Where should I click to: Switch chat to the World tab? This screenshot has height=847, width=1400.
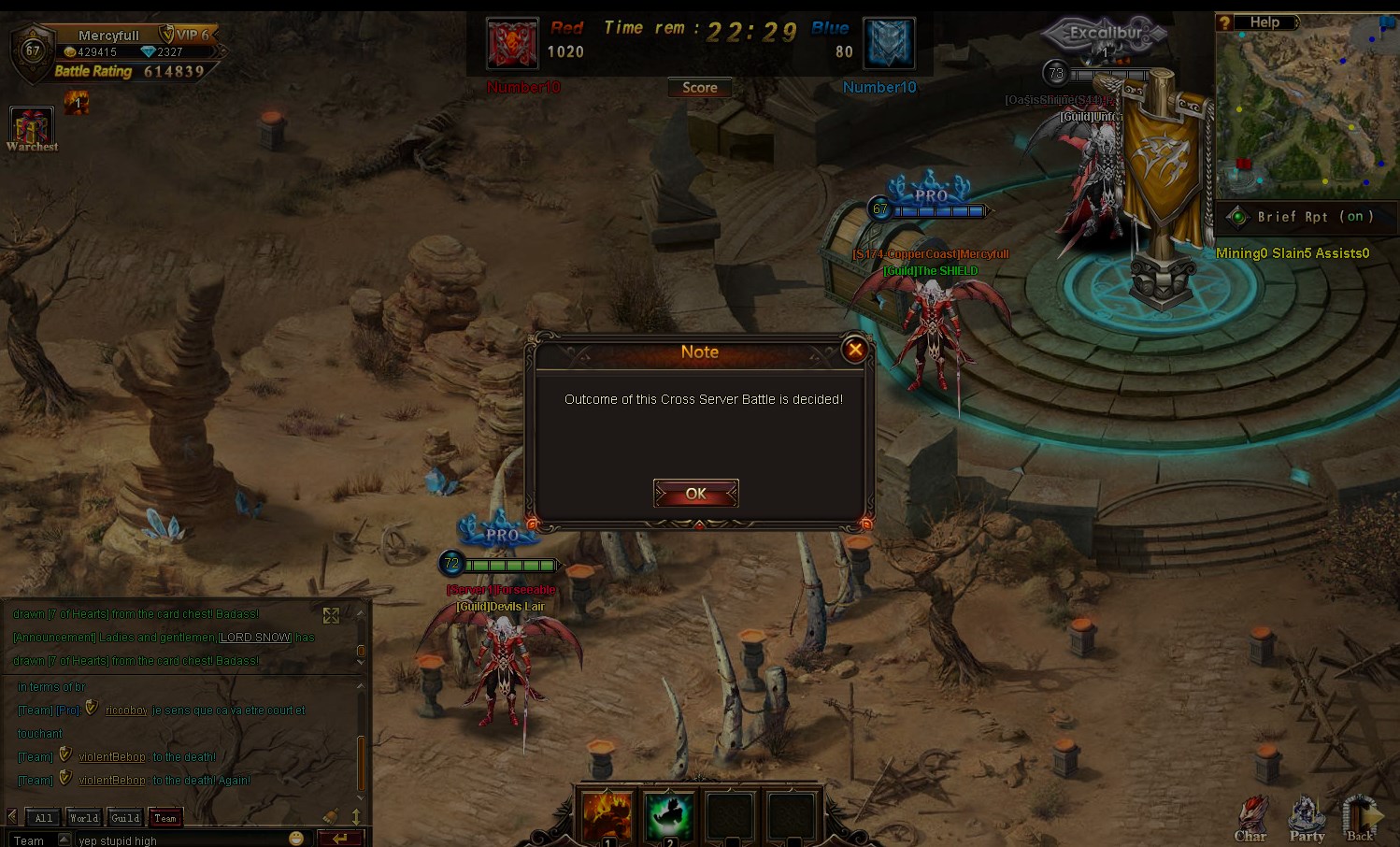[x=84, y=818]
